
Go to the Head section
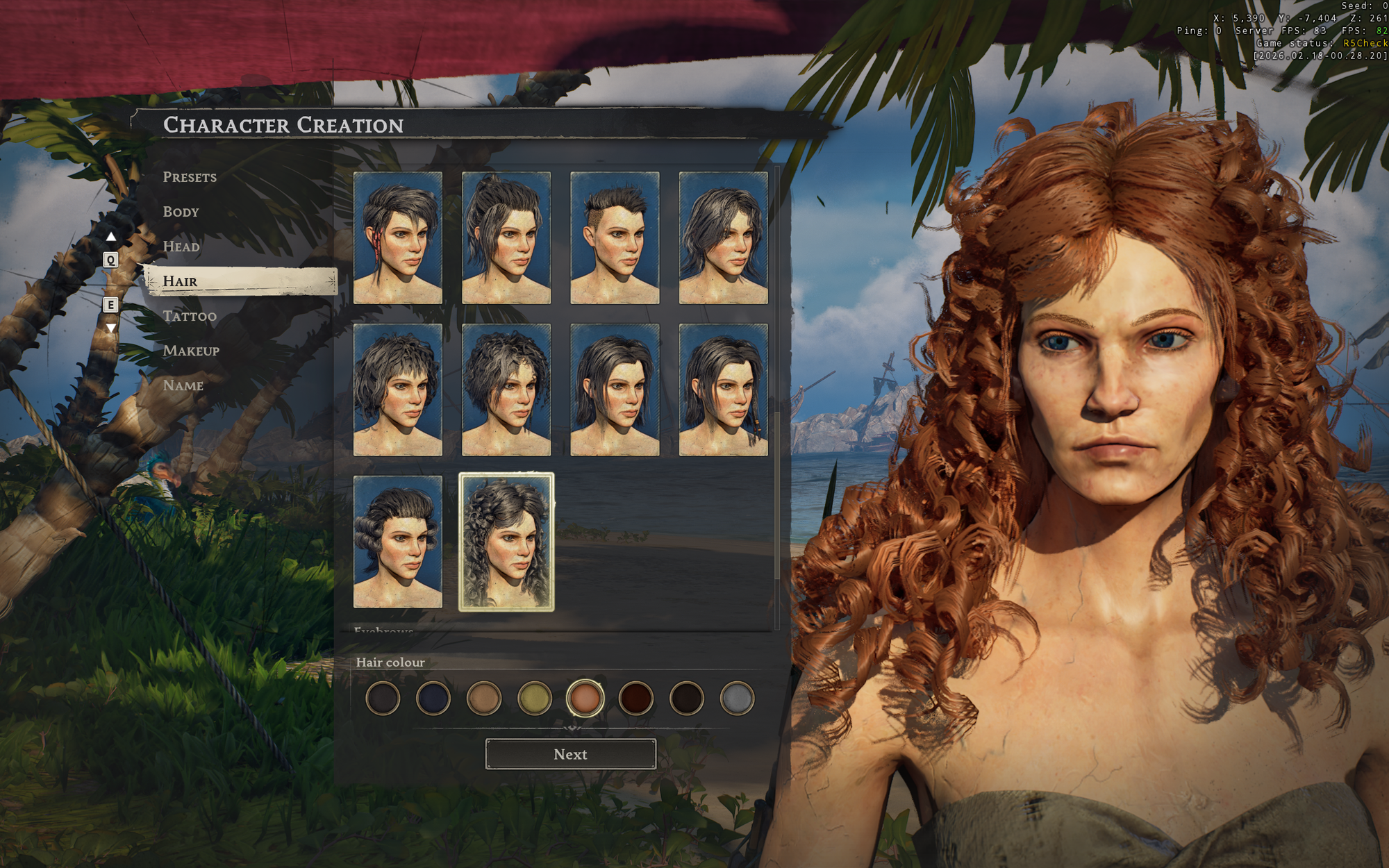181,247
